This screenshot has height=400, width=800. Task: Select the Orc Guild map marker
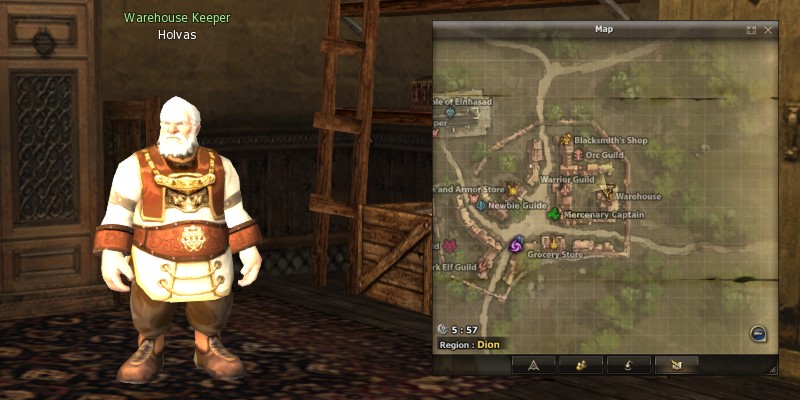click(577, 156)
